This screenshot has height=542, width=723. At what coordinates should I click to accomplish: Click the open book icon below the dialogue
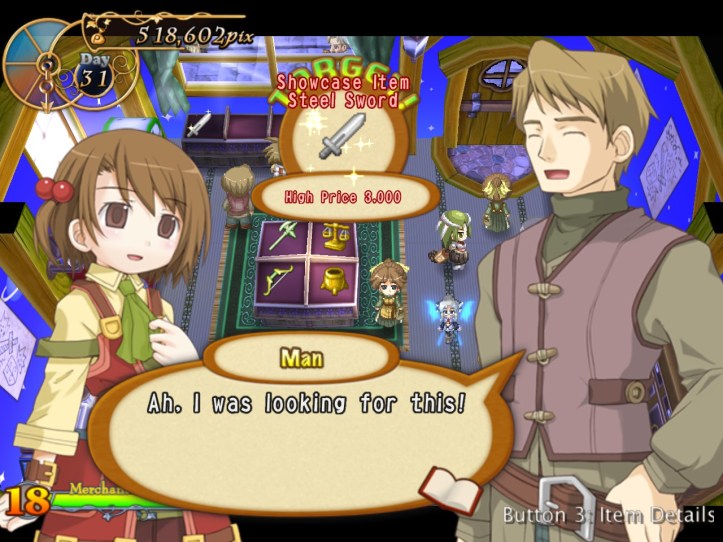[x=449, y=489]
